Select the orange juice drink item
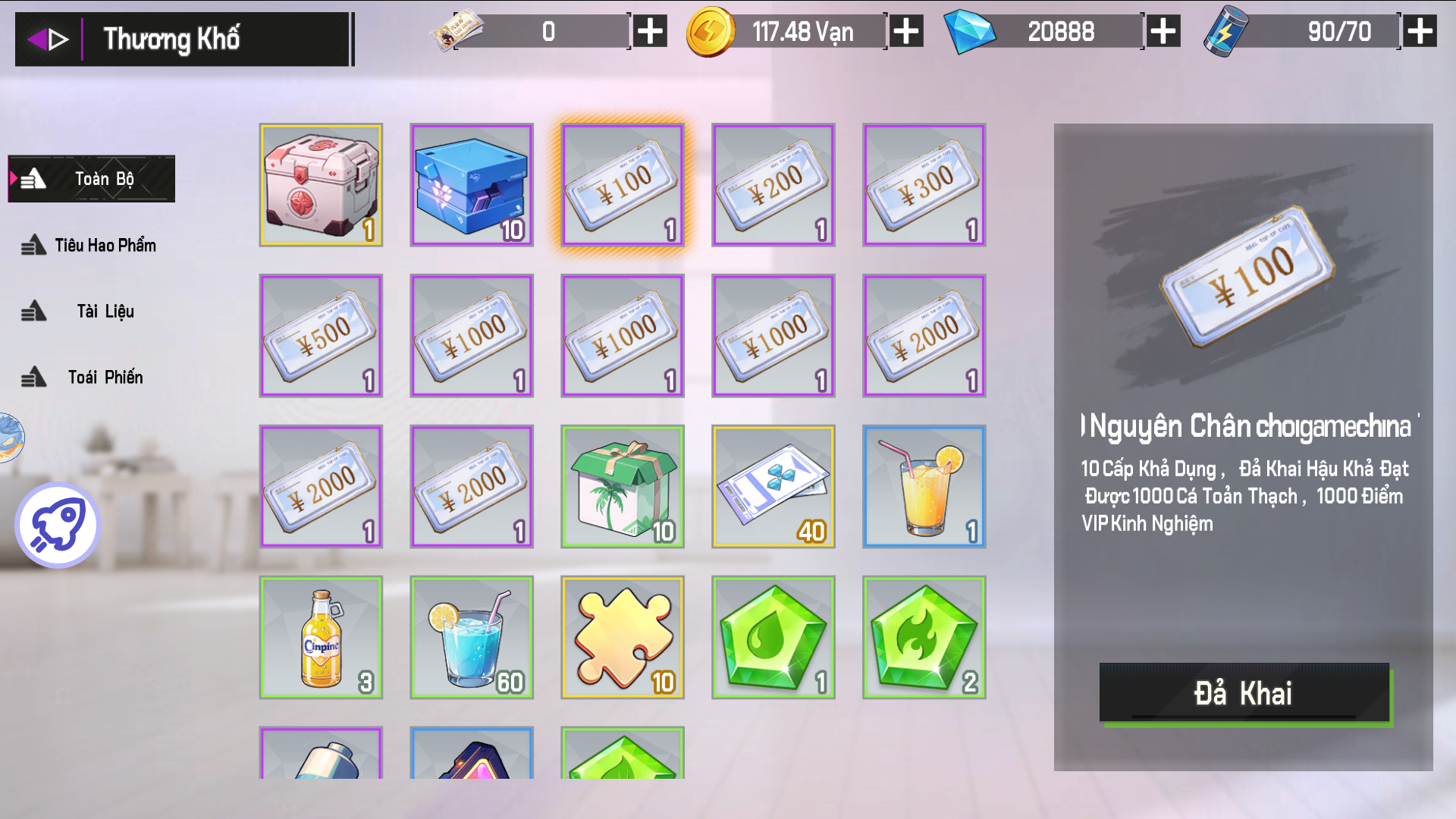The width and height of the screenshot is (1456, 819). [x=924, y=486]
